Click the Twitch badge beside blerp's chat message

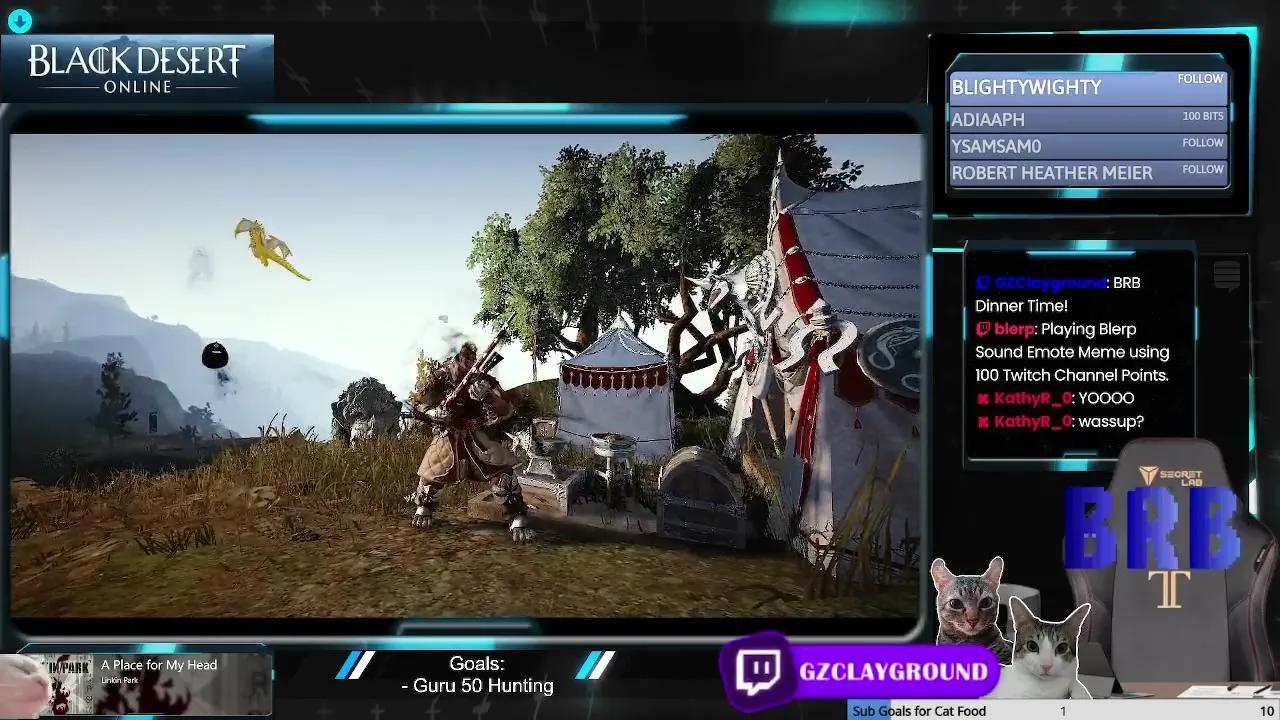coord(984,329)
